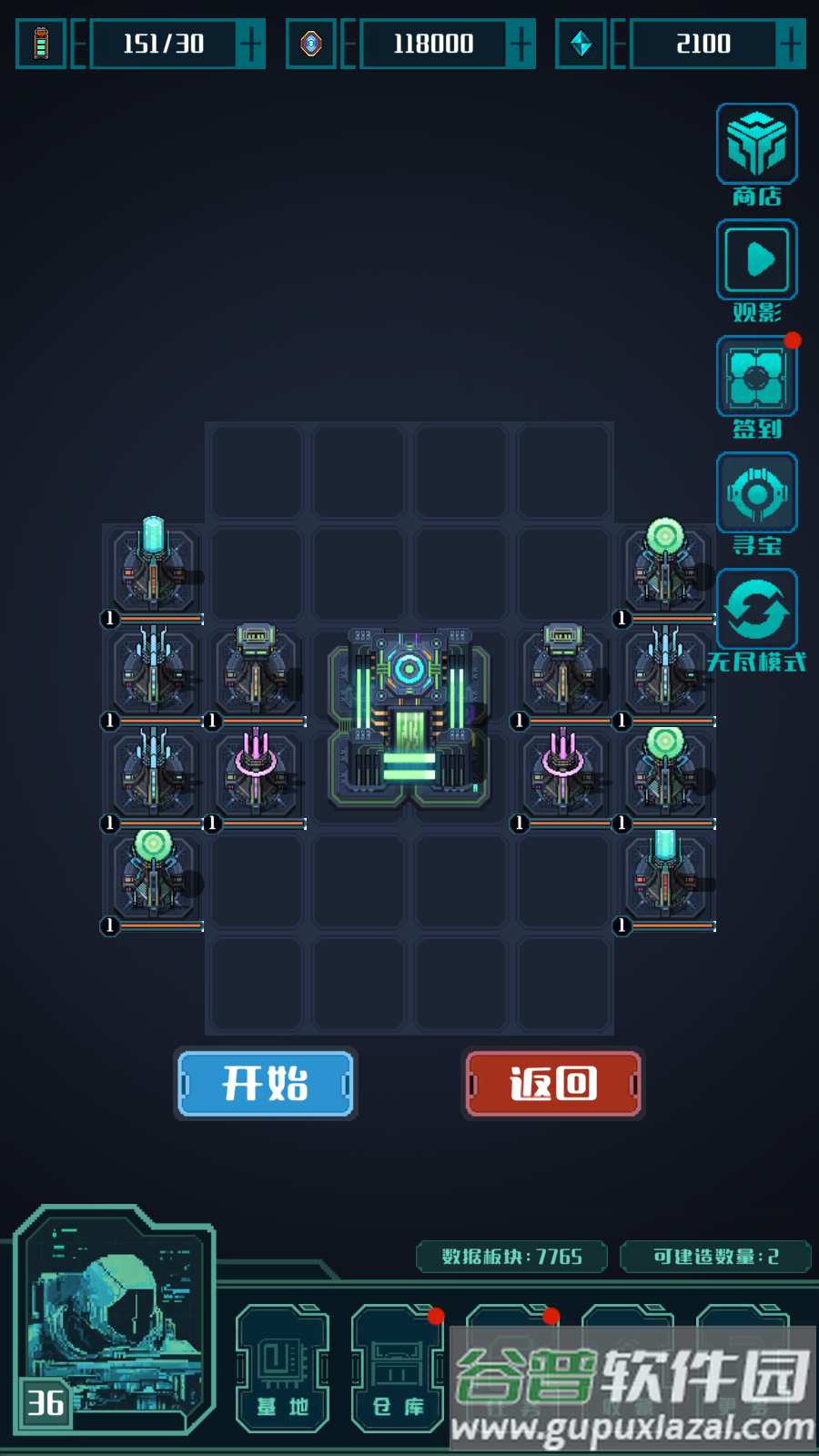The height and width of the screenshot is (1456, 819).
Task: Open the astronaut player profile portrait
Action: pyautogui.click(x=114, y=1319)
